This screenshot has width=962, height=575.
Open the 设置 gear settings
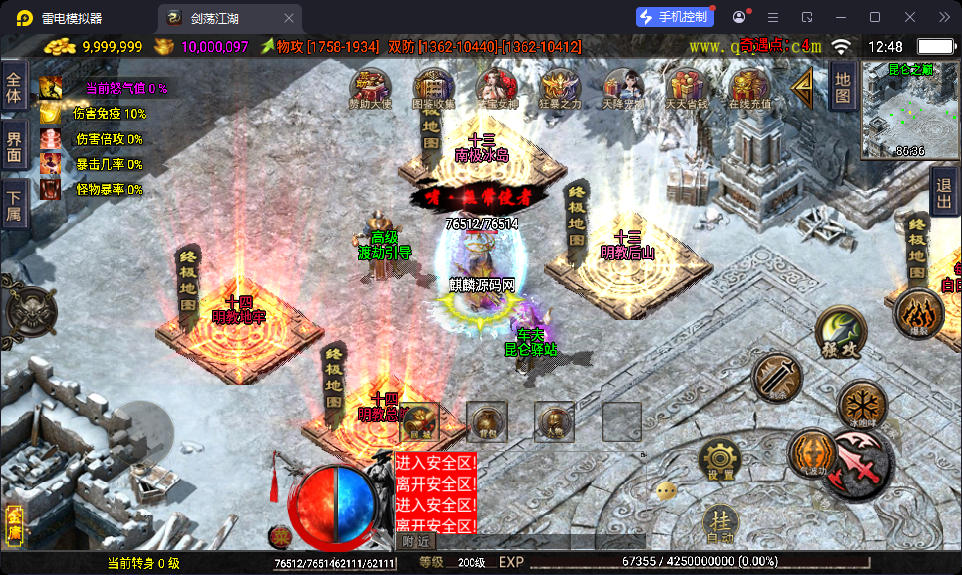tap(719, 461)
